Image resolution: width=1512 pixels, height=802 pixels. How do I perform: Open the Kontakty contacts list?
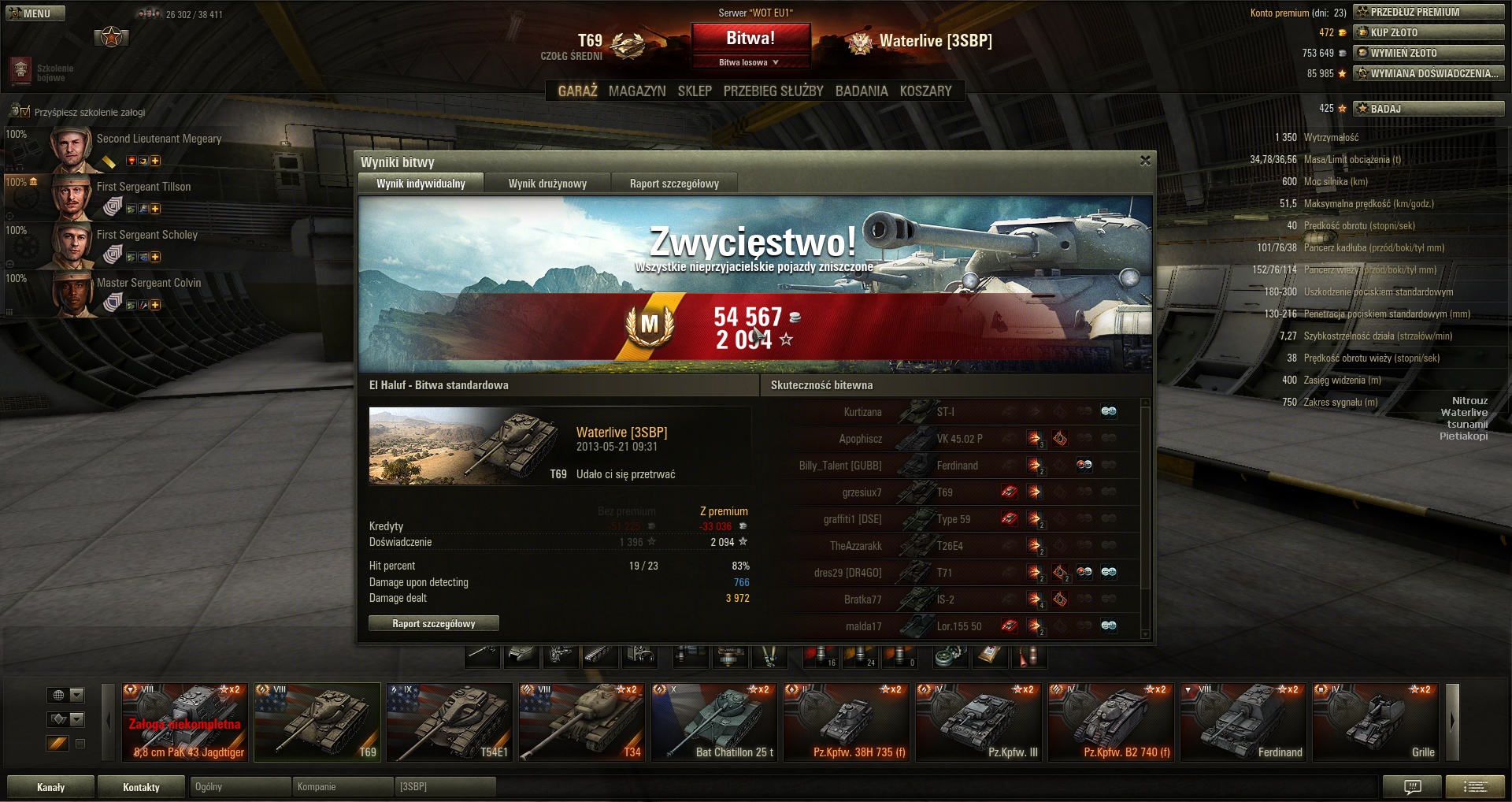tap(141, 787)
